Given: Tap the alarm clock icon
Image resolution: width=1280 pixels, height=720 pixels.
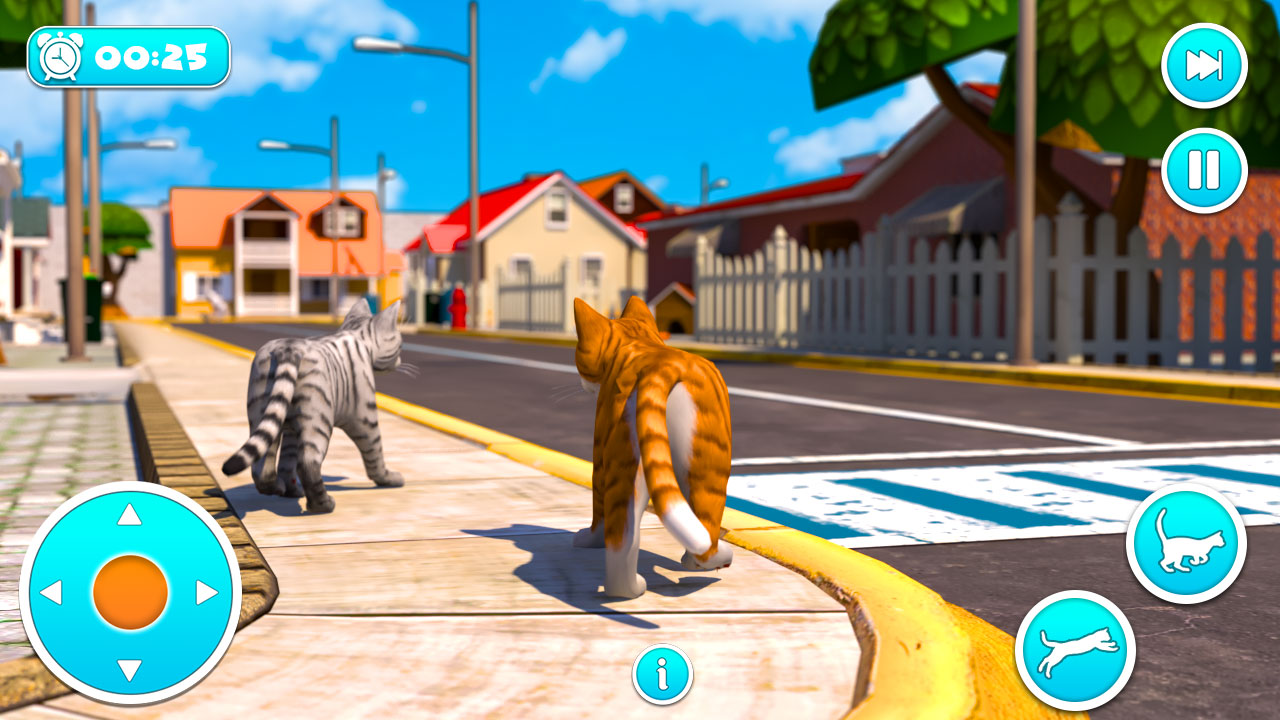Looking at the screenshot, I should click(x=58, y=58).
